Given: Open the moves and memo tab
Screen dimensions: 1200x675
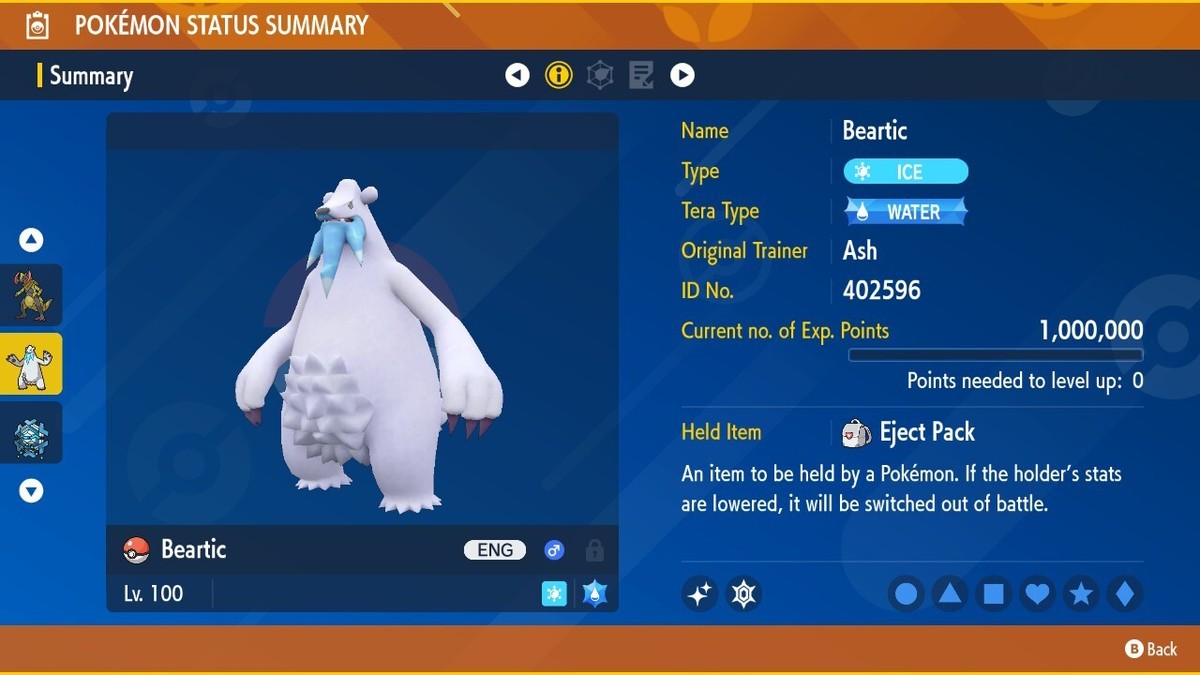Looking at the screenshot, I should coord(641,75).
